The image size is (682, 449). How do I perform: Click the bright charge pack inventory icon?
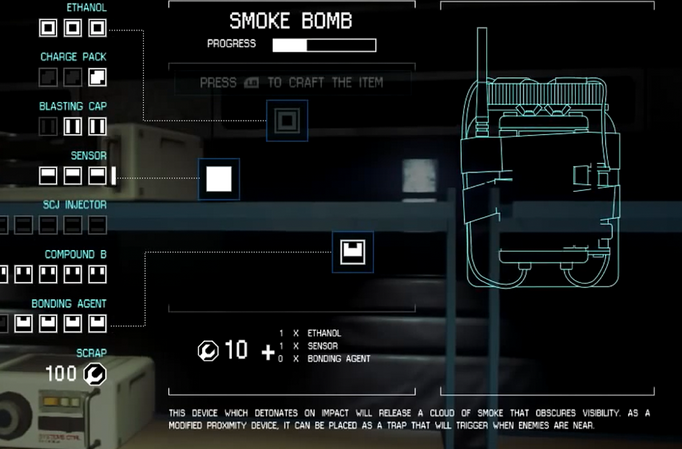[97, 77]
